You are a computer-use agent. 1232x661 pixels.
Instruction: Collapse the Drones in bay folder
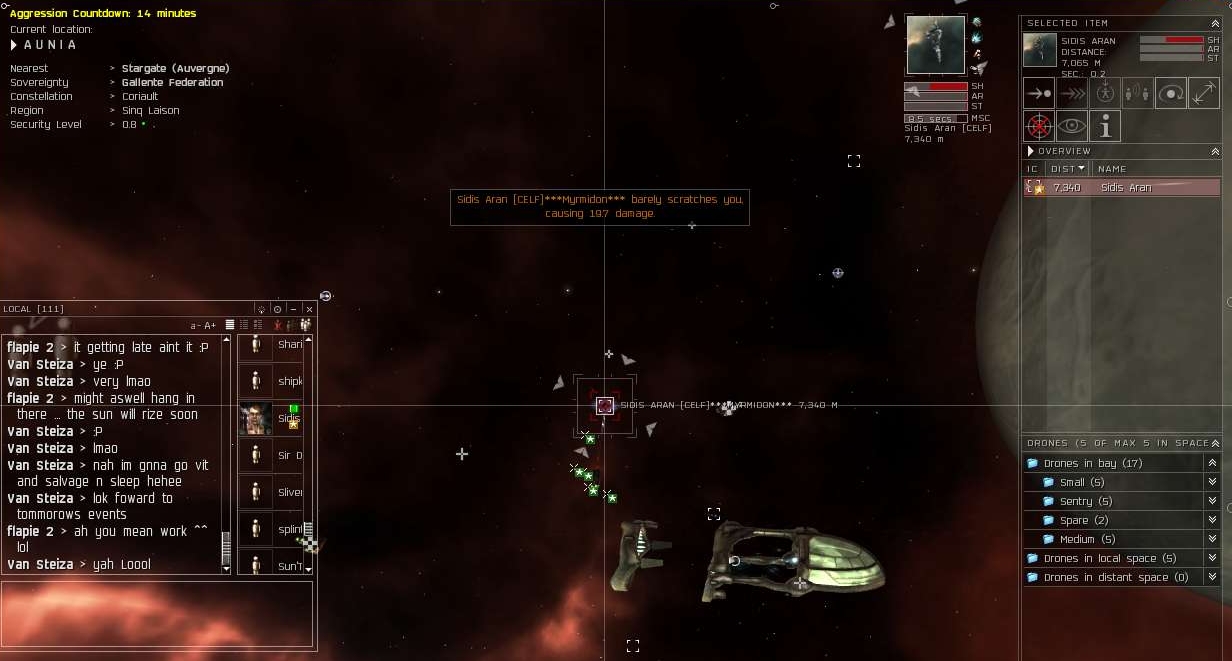pyautogui.click(x=1212, y=463)
